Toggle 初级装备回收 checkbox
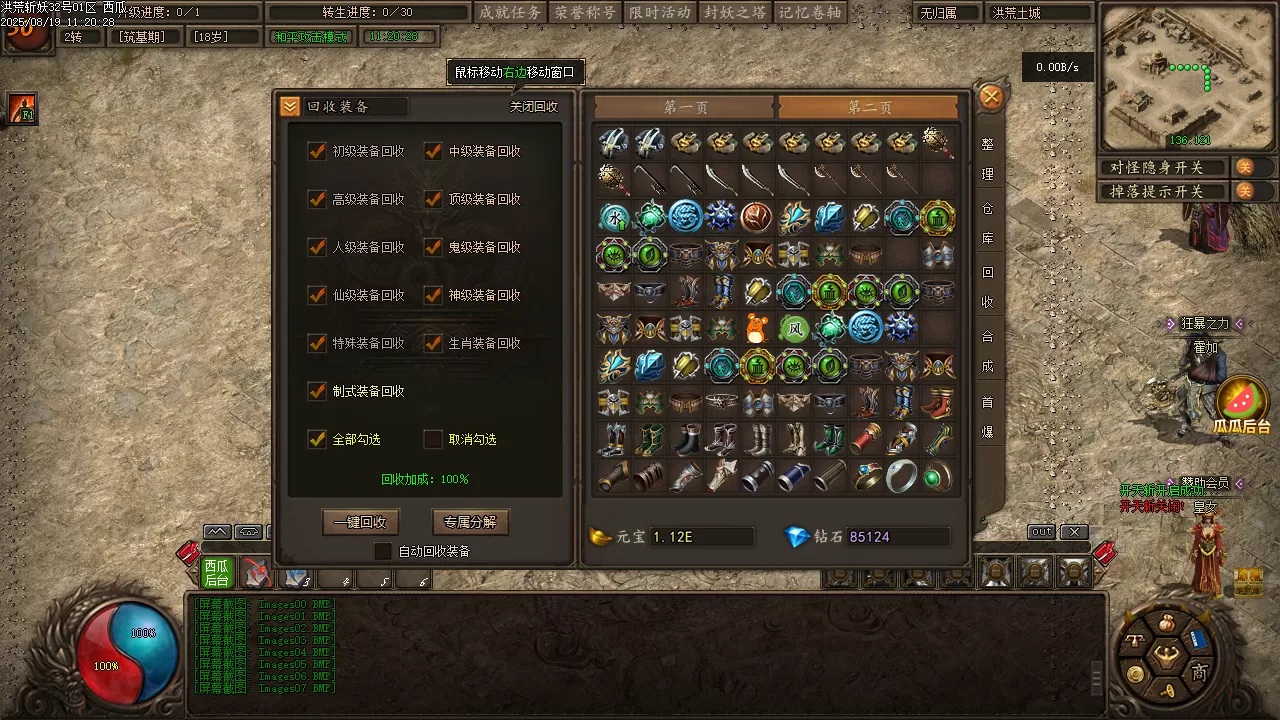Viewport: 1280px width, 720px height. tap(318, 151)
